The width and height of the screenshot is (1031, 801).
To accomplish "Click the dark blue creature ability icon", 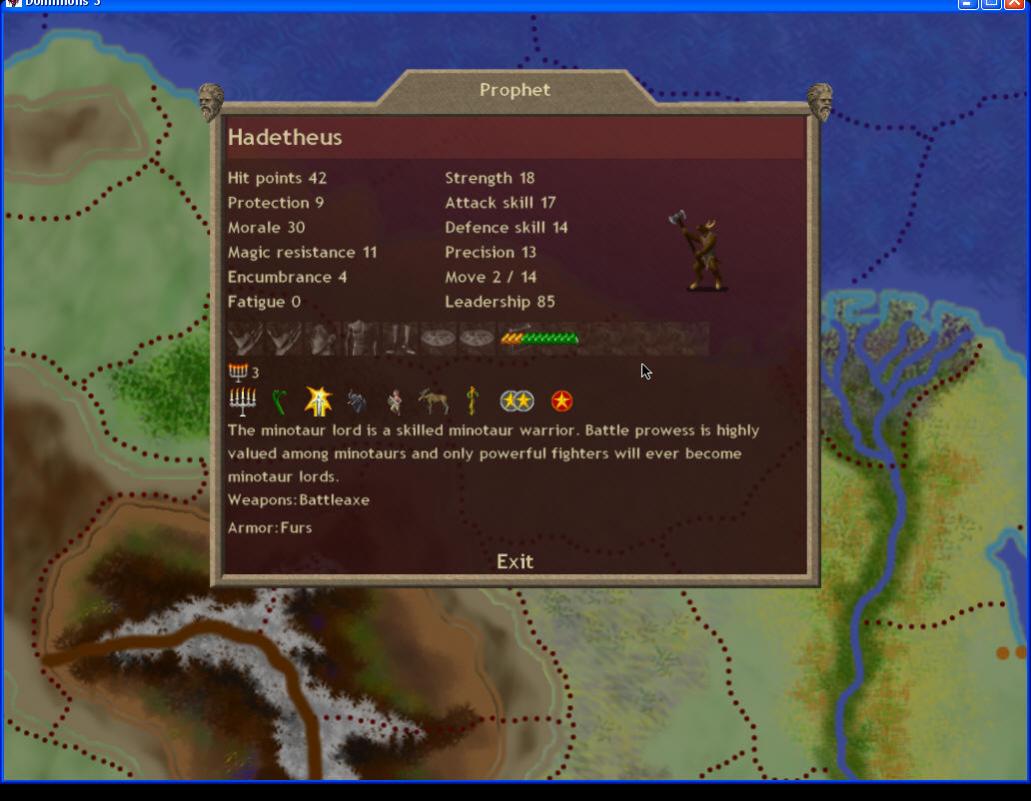I will point(356,402).
